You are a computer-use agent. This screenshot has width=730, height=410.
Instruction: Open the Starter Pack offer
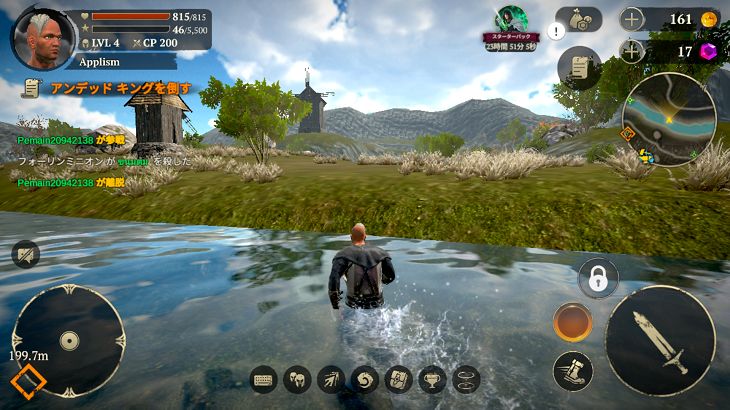pyautogui.click(x=511, y=27)
